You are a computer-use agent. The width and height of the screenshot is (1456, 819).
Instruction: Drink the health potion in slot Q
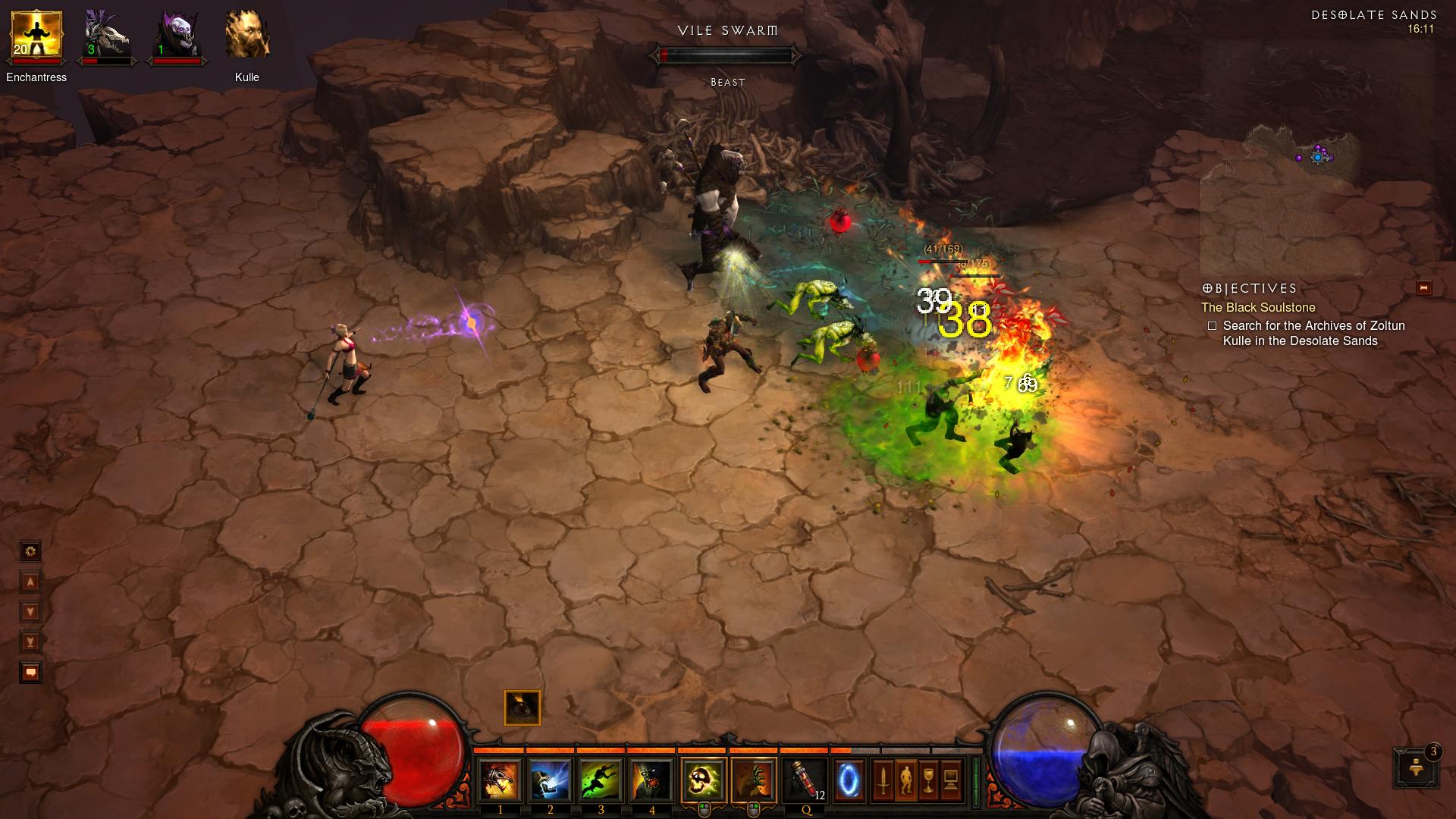click(805, 780)
